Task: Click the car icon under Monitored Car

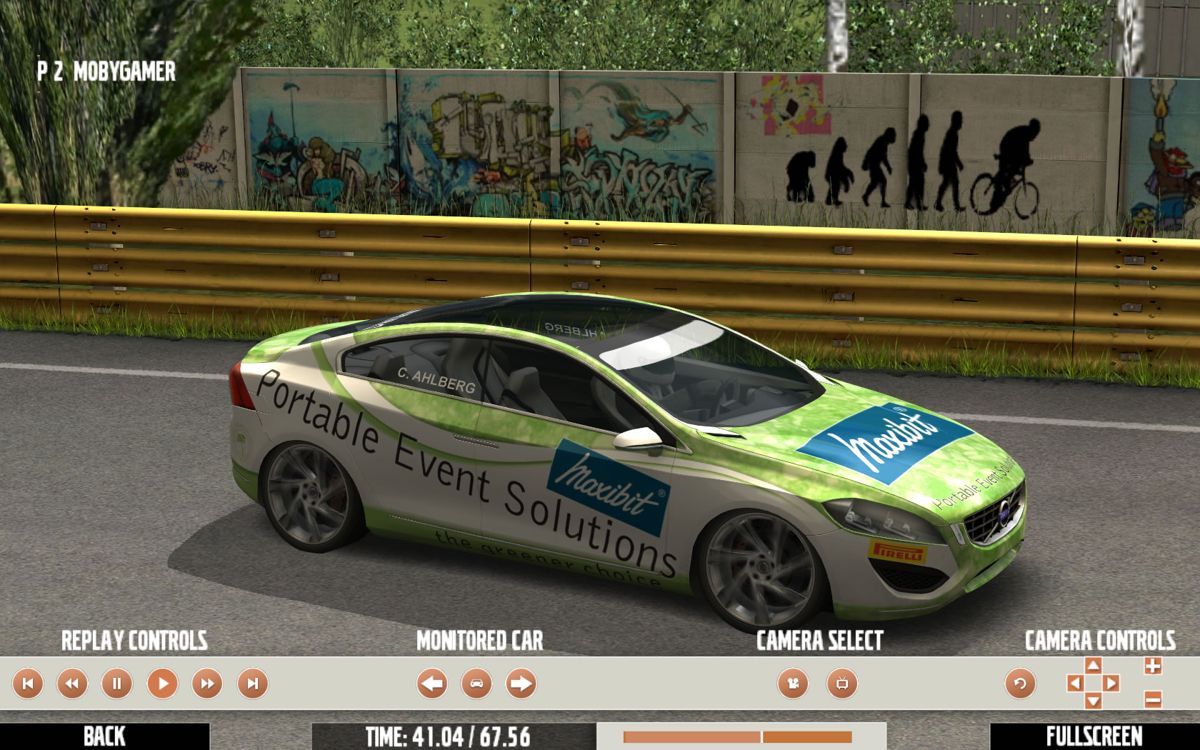Action: coord(477,684)
